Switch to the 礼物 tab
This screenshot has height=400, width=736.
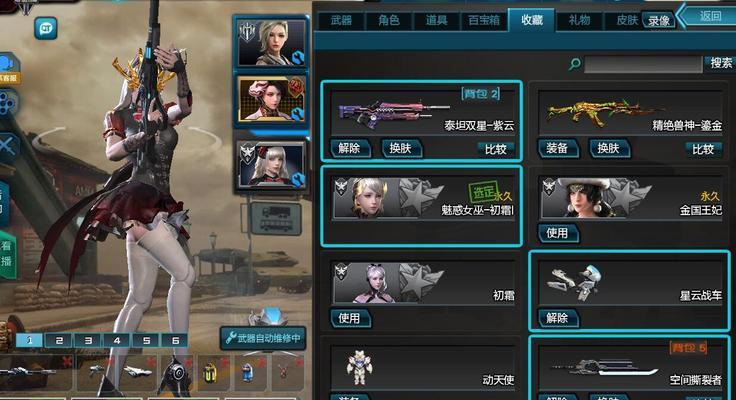tap(579, 20)
